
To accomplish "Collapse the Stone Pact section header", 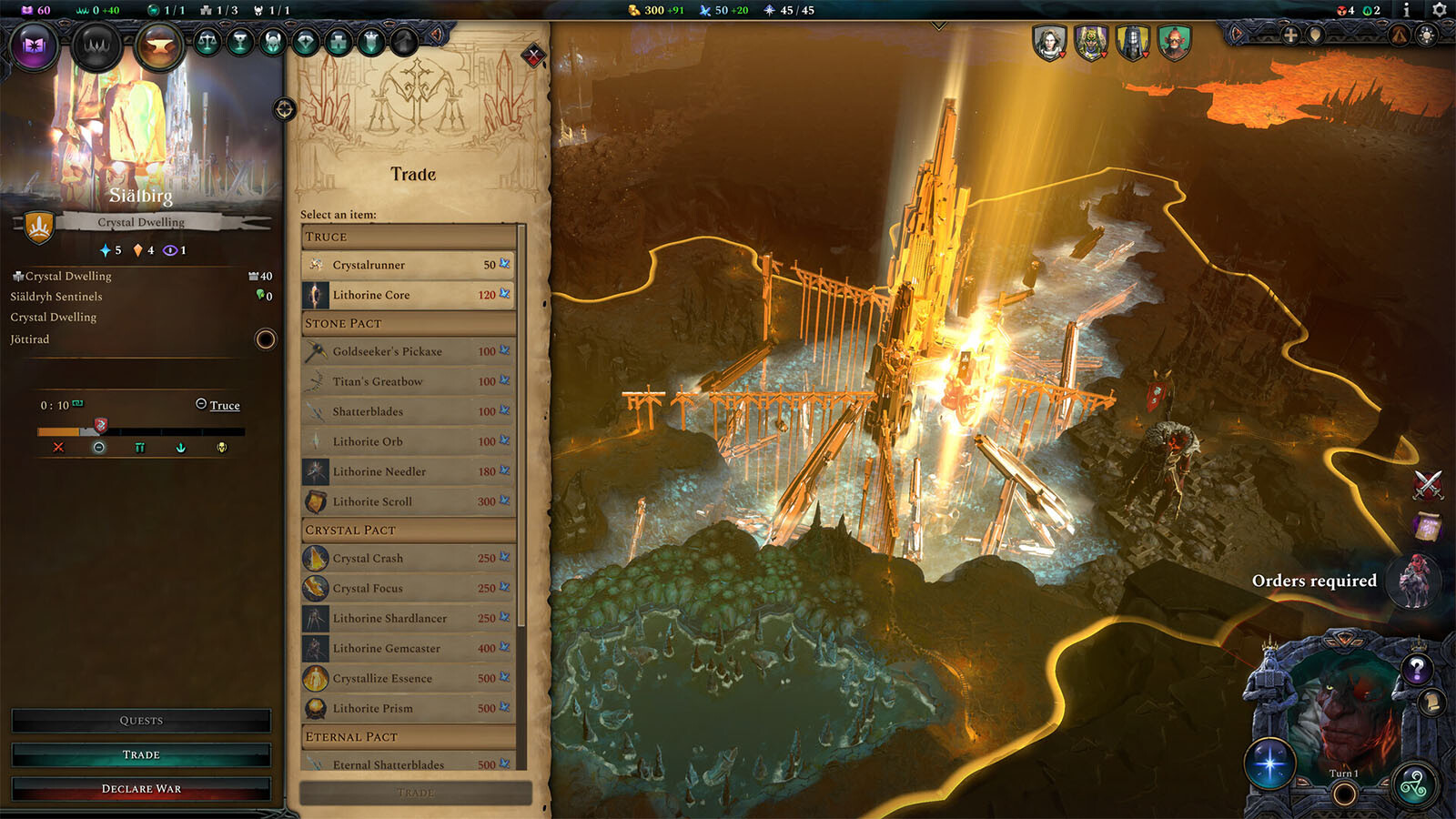I will click(x=409, y=322).
